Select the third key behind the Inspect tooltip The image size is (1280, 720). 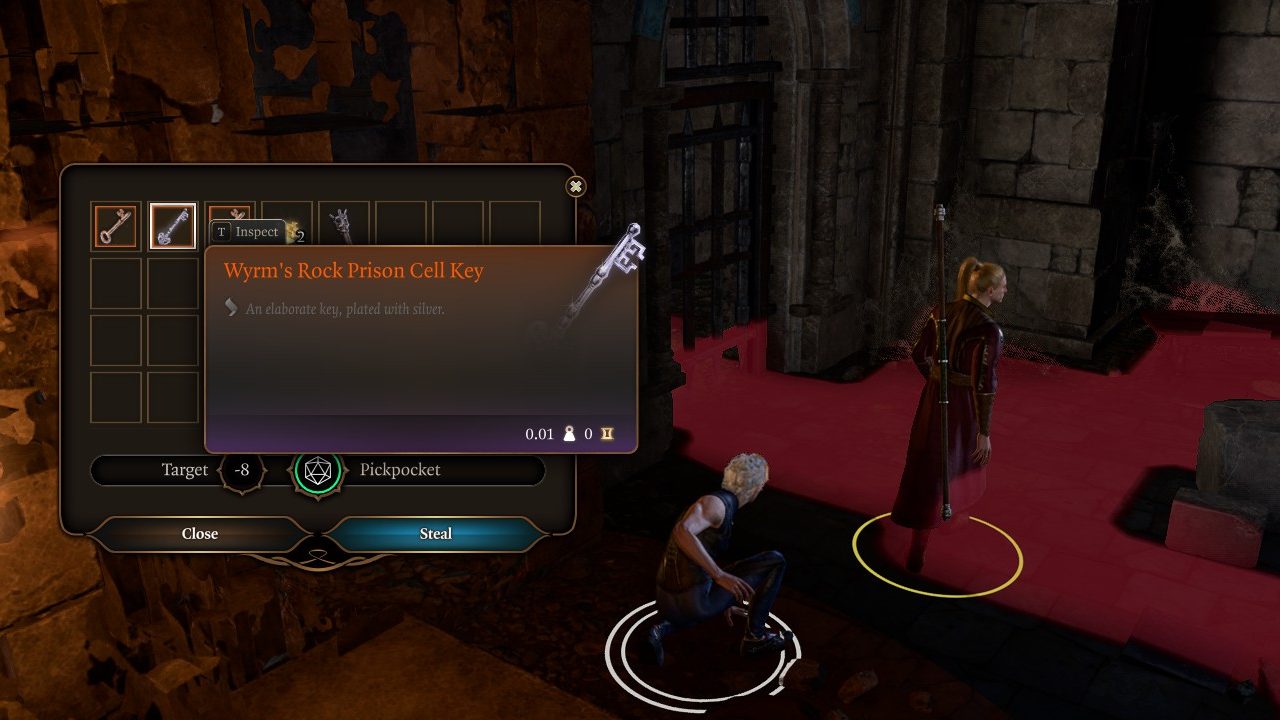coord(230,213)
